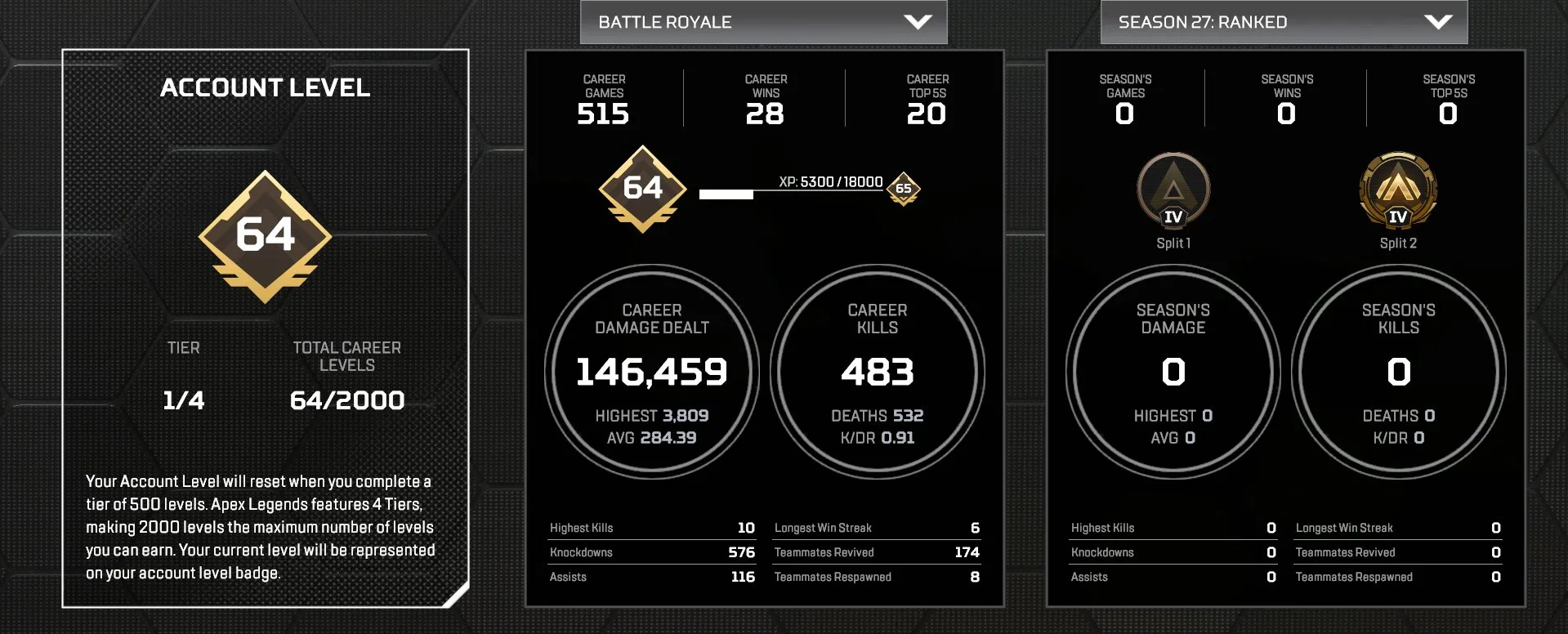The image size is (1568, 634).
Task: Click the Split 1 ranked badge
Action: pos(1174,190)
